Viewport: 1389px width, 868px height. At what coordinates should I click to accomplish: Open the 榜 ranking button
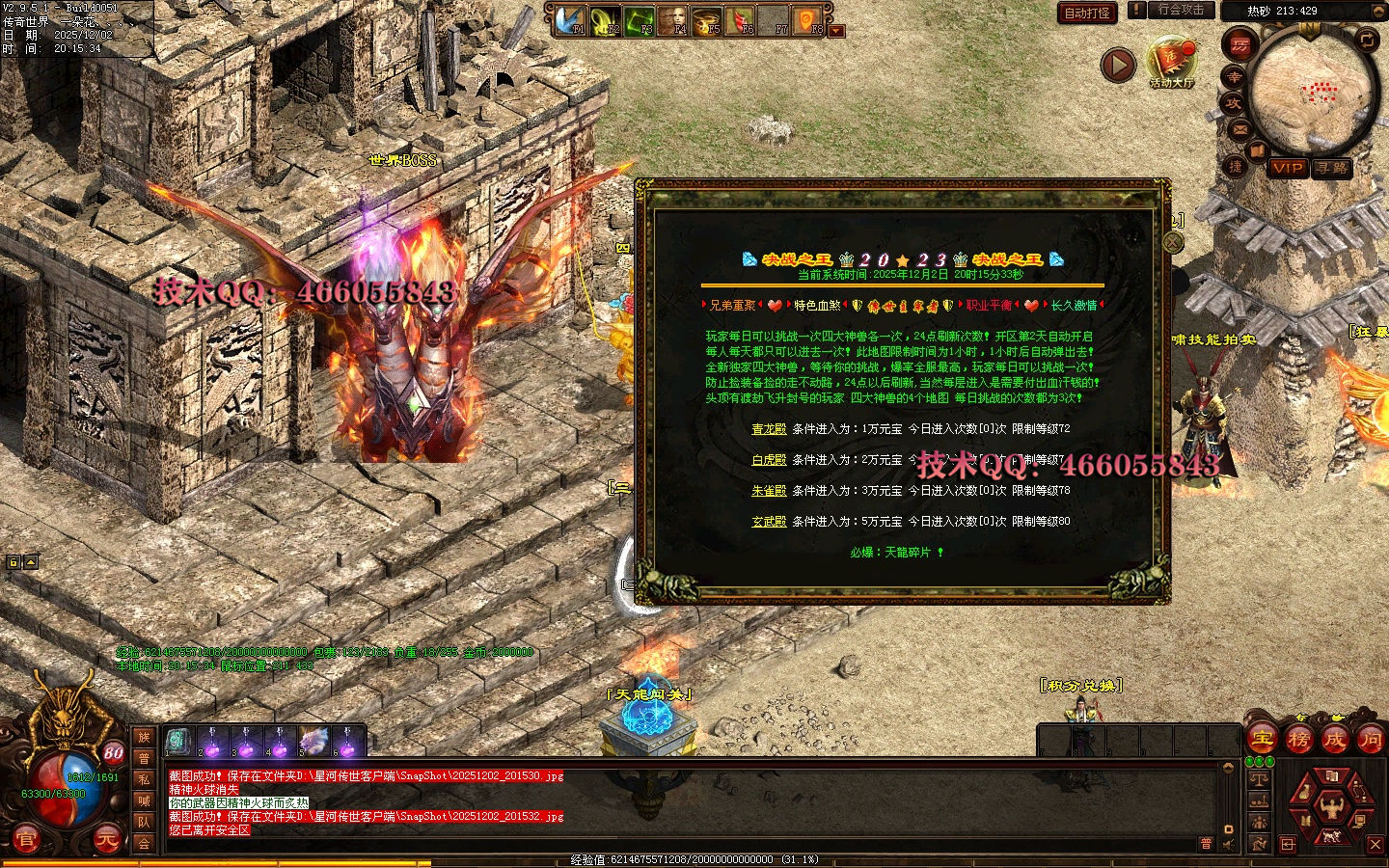pyautogui.click(x=1299, y=741)
